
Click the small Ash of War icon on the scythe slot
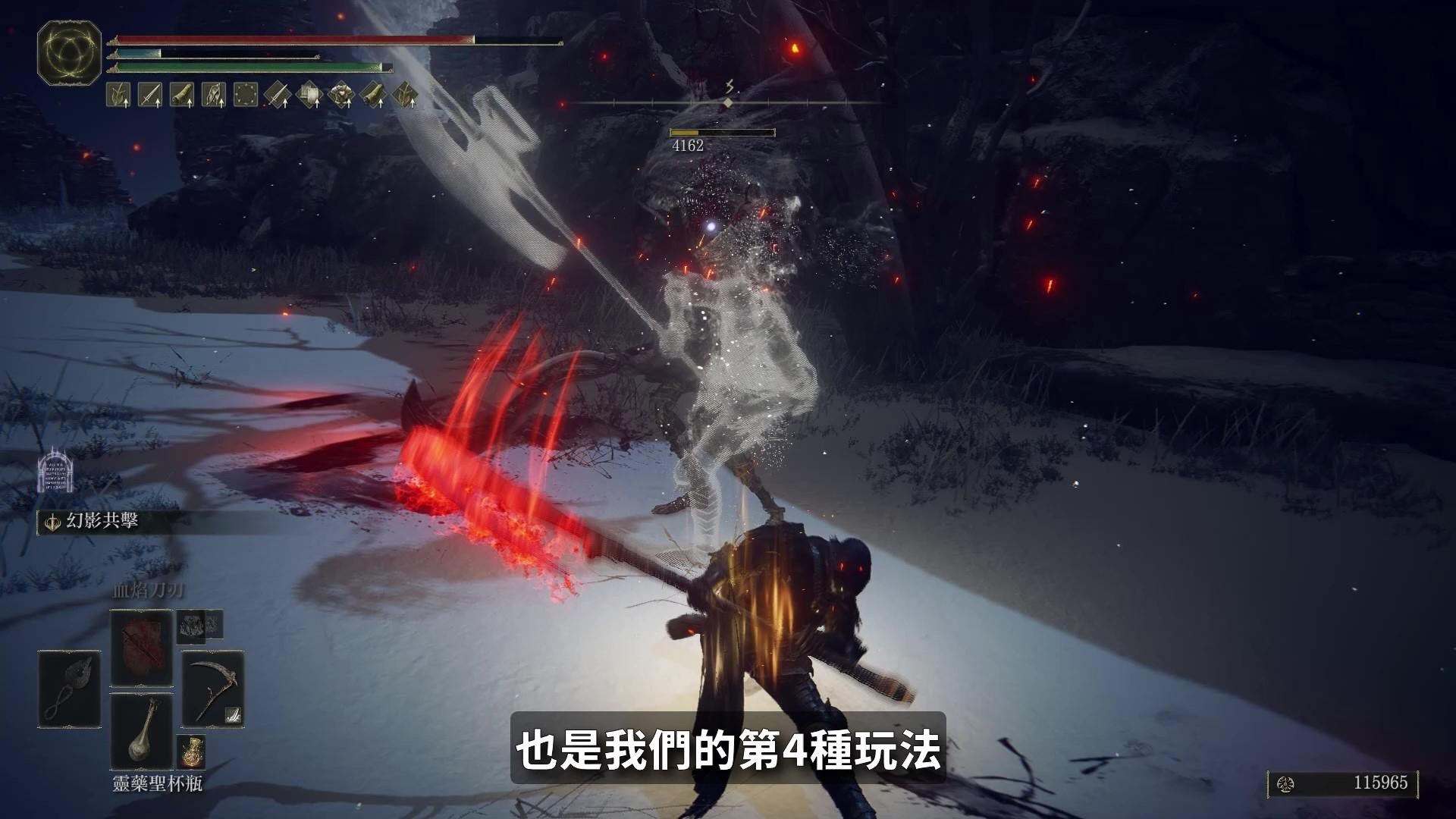pos(232,714)
